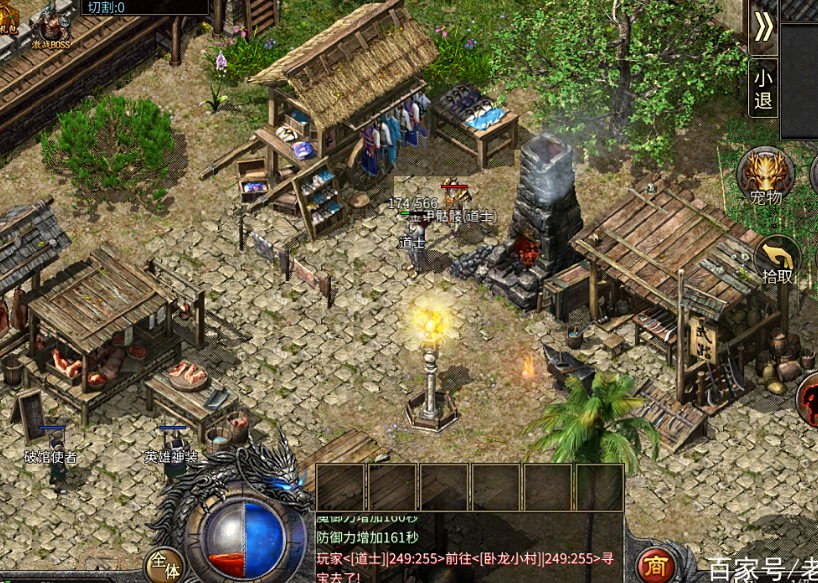Viewport: 818px width, 583px height.
Task: Open the 宠物 pet menu
Action: click(766, 174)
